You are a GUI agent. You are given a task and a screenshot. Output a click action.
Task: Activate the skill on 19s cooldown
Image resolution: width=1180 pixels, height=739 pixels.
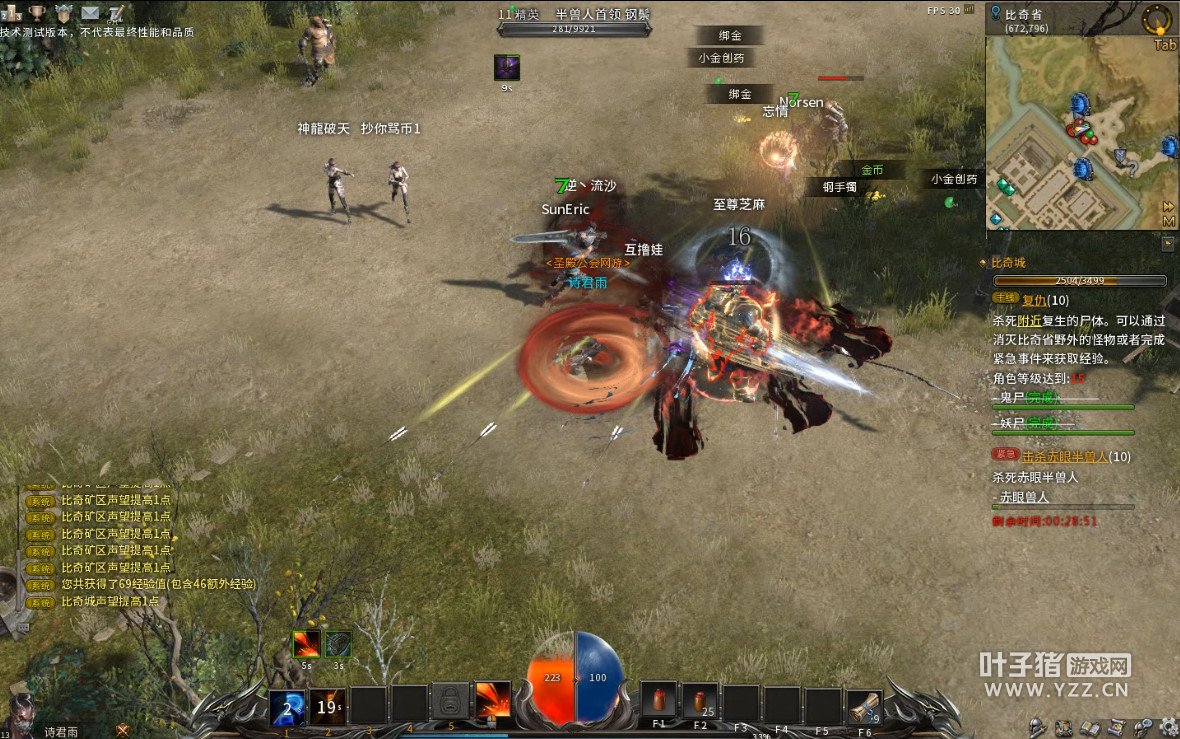(327, 707)
